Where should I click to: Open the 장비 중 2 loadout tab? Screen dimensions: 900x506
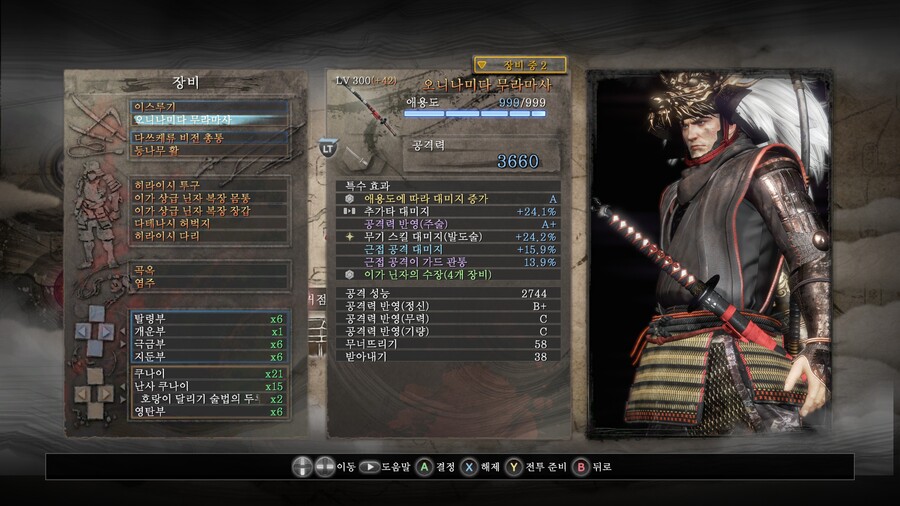click(519, 65)
